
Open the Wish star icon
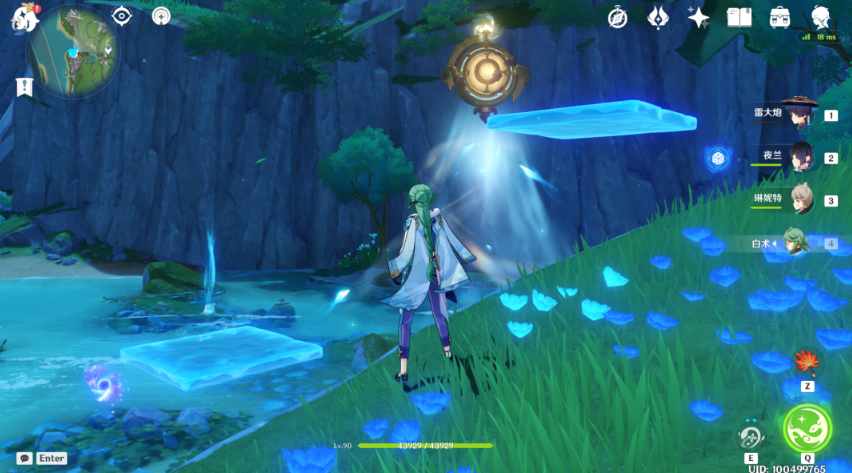[698, 17]
